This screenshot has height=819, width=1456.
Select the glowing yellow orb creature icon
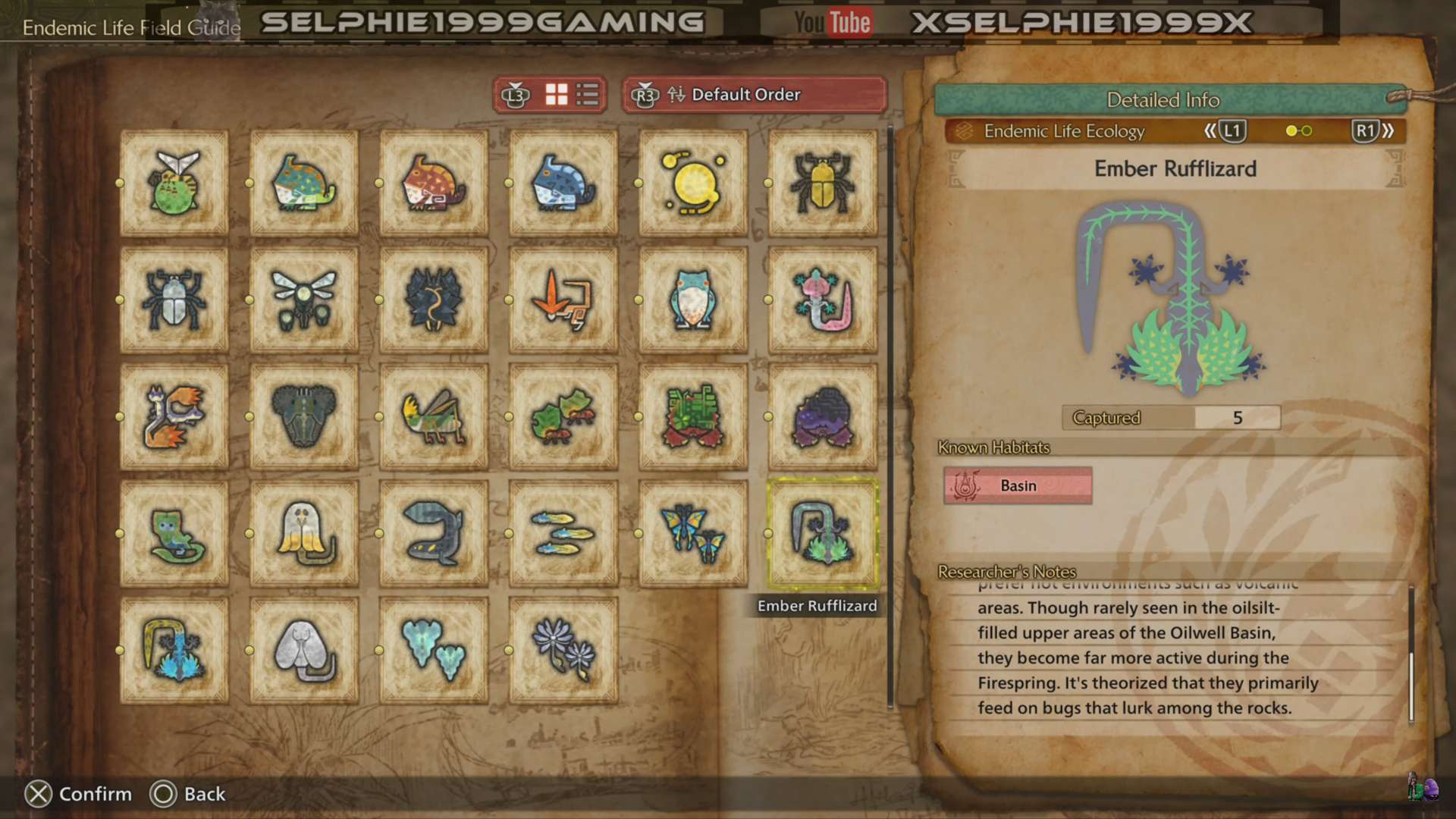pos(692,182)
